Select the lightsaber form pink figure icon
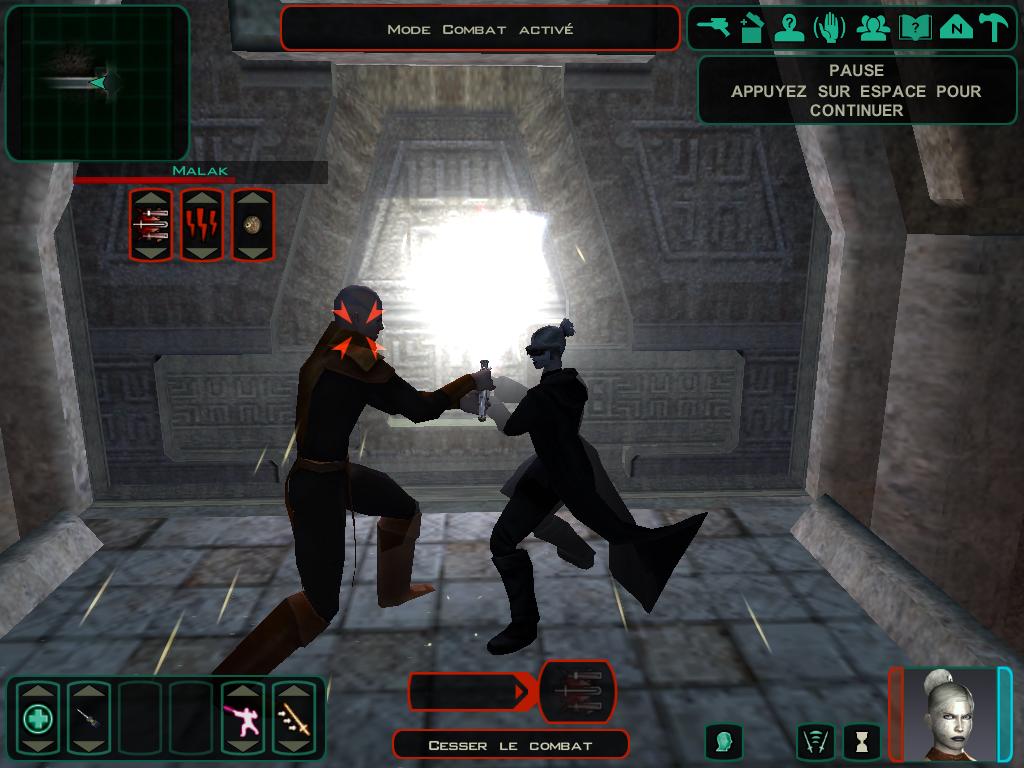This screenshot has height=768, width=1024. coord(243,718)
